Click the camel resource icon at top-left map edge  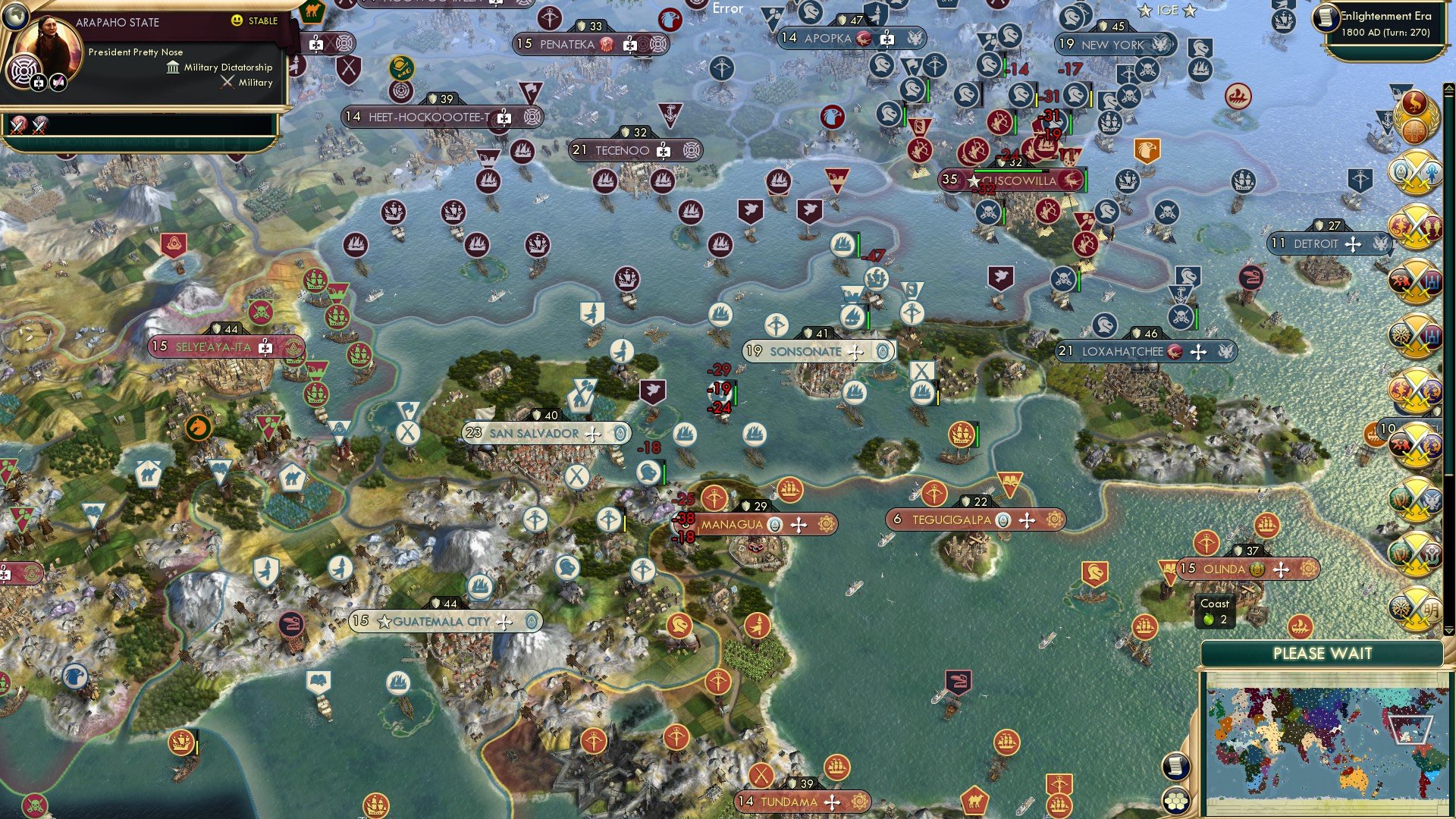(314, 13)
